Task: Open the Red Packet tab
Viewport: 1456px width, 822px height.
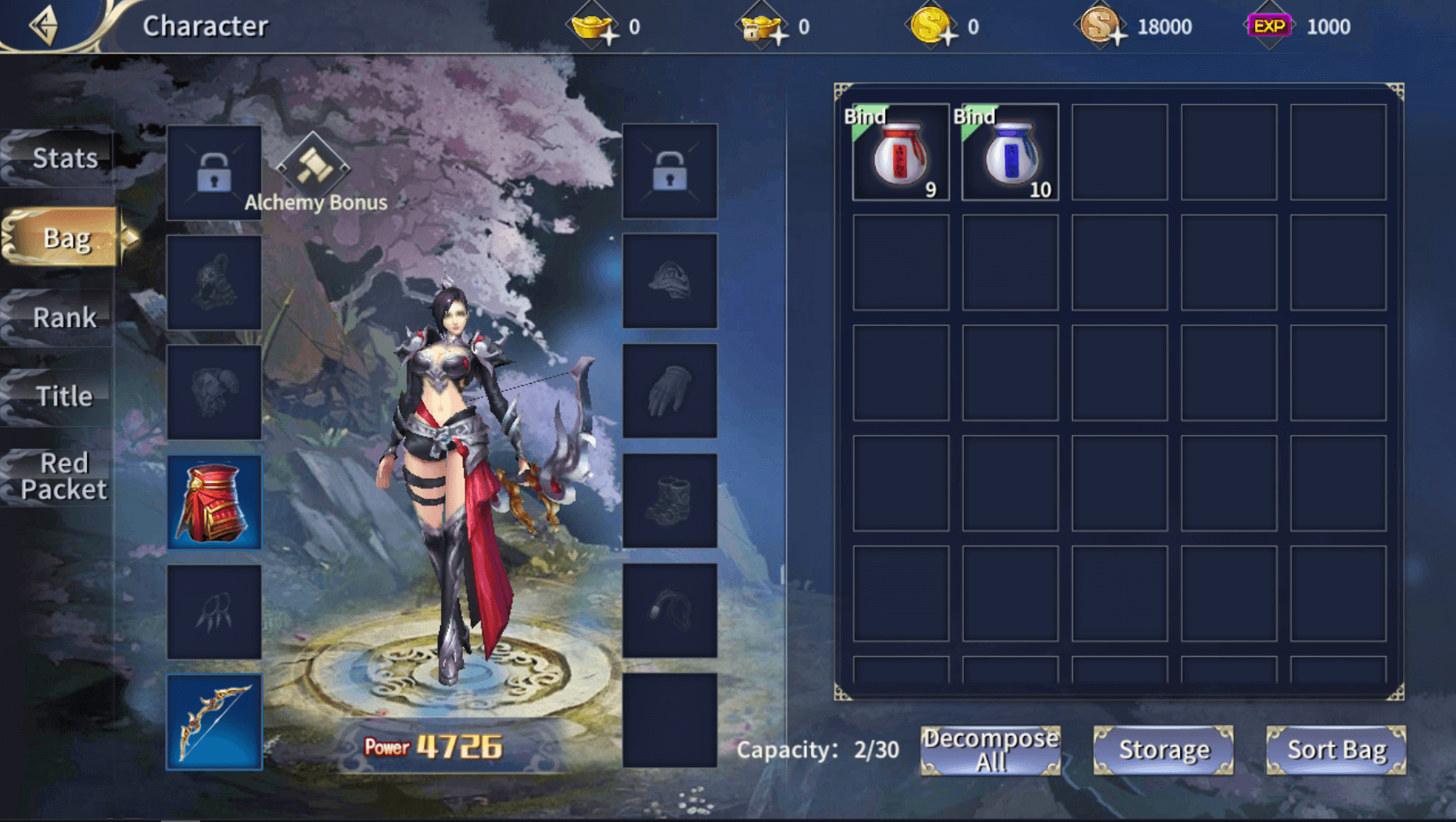Action: tap(63, 476)
